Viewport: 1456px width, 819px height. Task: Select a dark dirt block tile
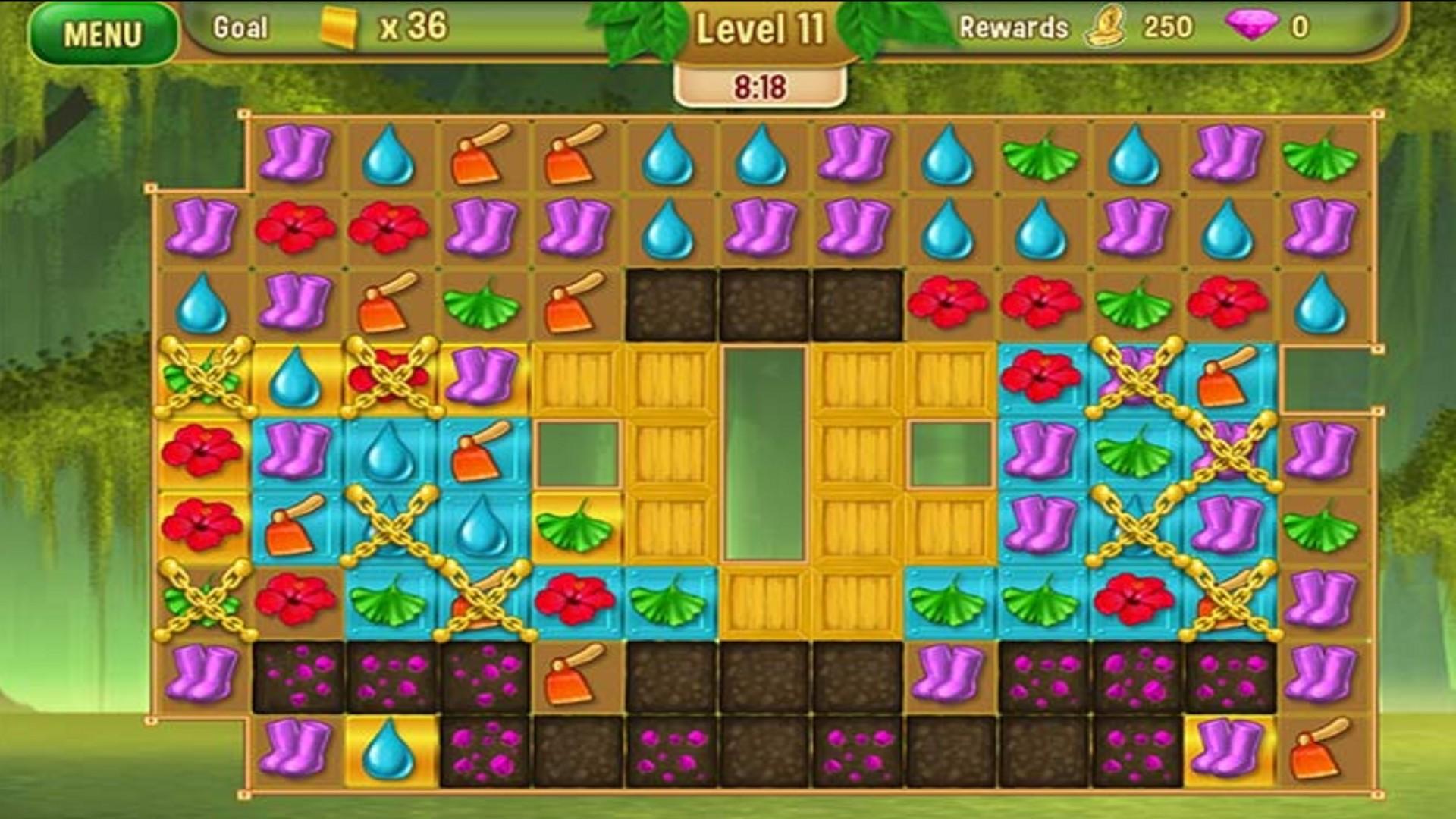coord(673,303)
